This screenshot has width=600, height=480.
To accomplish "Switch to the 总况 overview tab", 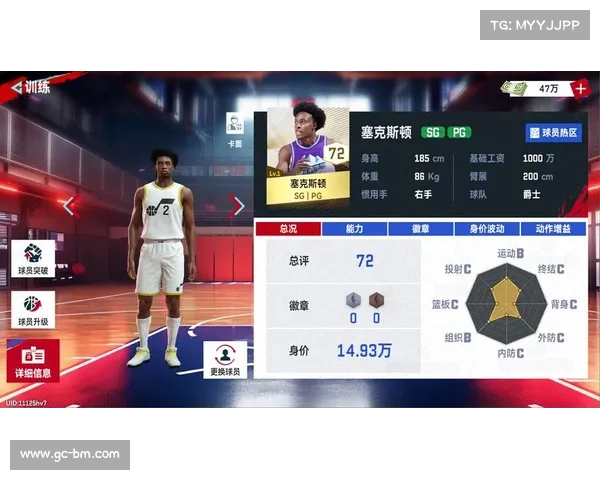I will coord(287,229).
